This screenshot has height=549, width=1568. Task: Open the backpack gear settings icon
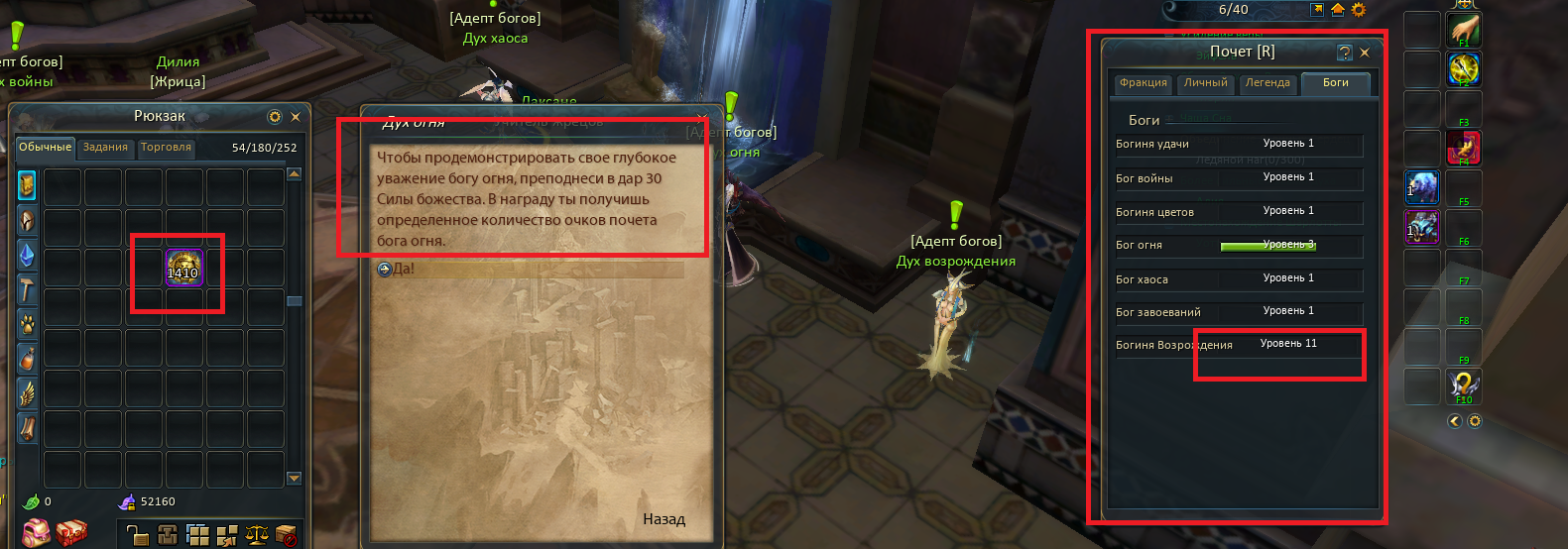[x=275, y=117]
